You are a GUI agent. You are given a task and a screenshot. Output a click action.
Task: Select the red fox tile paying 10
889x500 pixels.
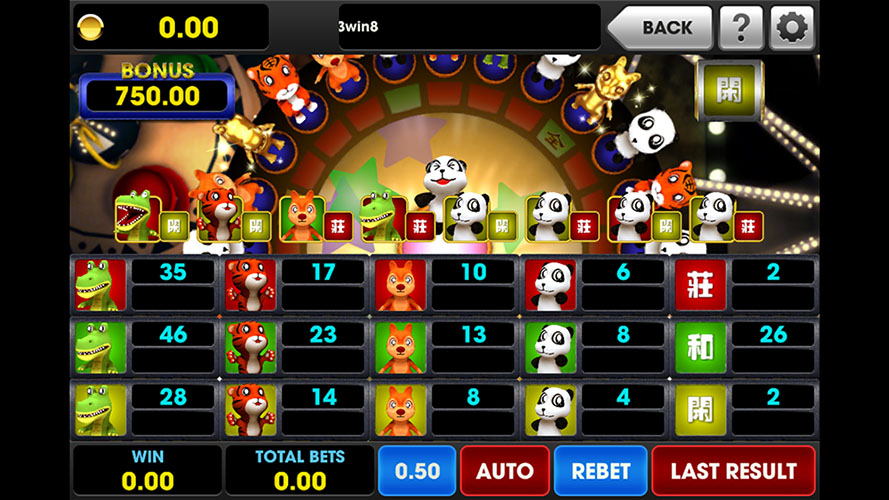401,285
